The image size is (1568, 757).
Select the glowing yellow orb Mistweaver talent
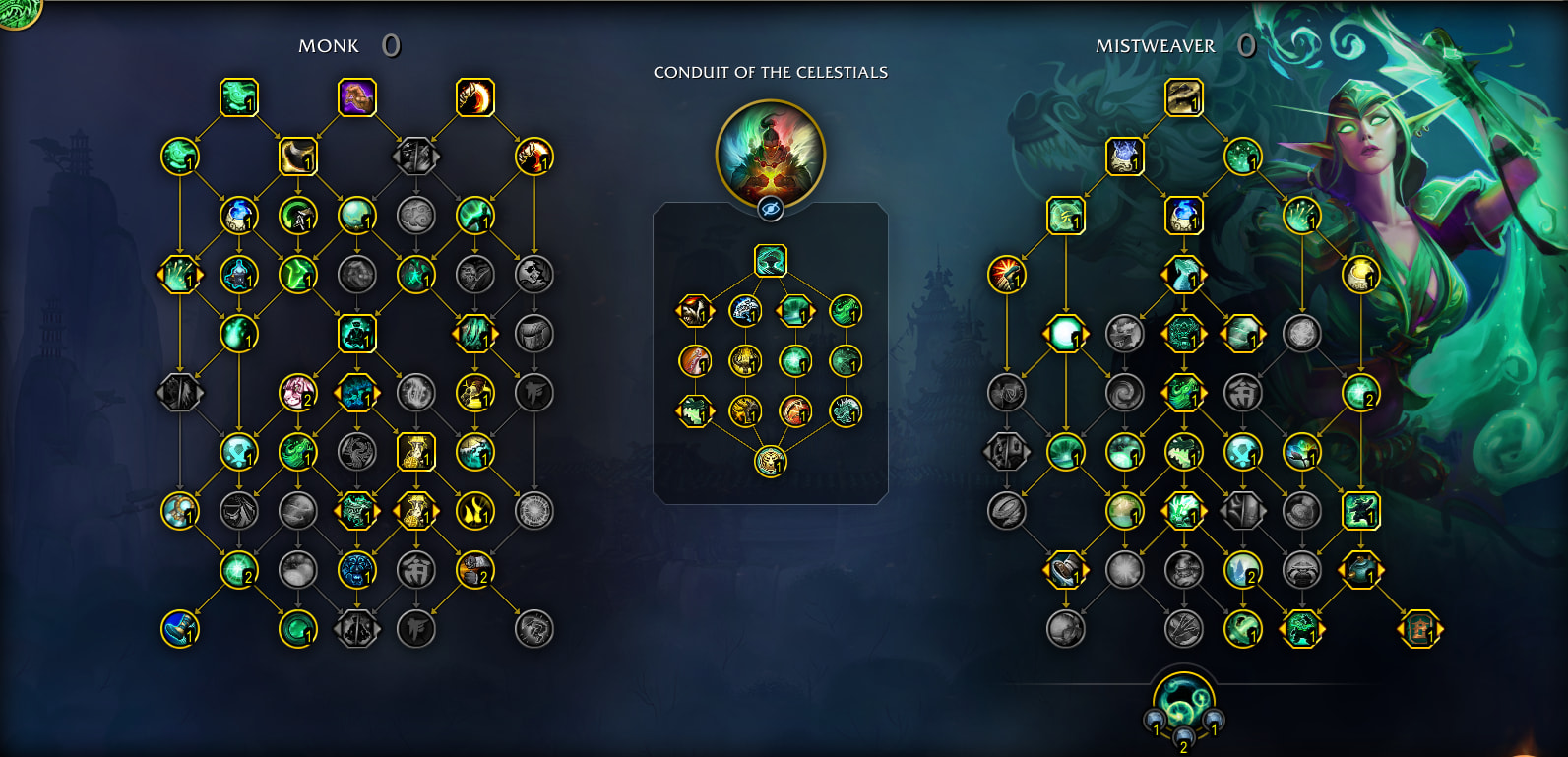(1360, 274)
